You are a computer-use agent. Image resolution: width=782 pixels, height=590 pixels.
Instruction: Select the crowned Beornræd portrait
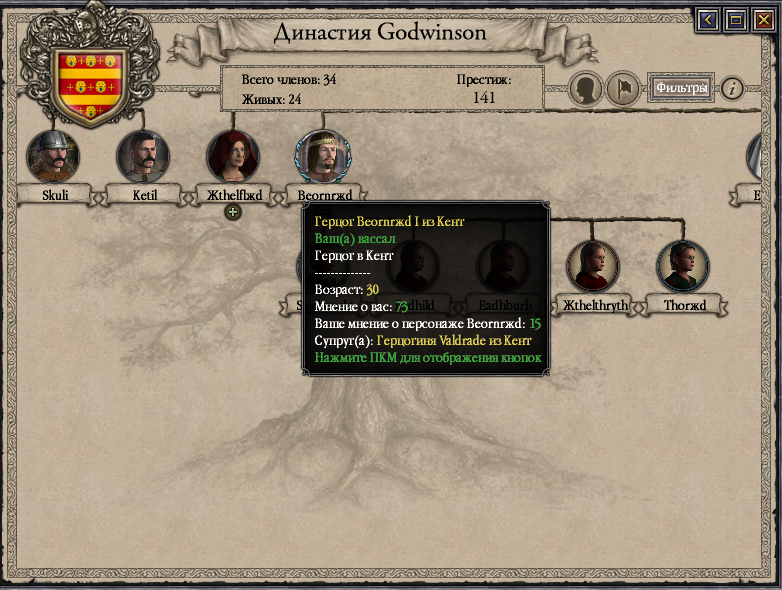321,157
